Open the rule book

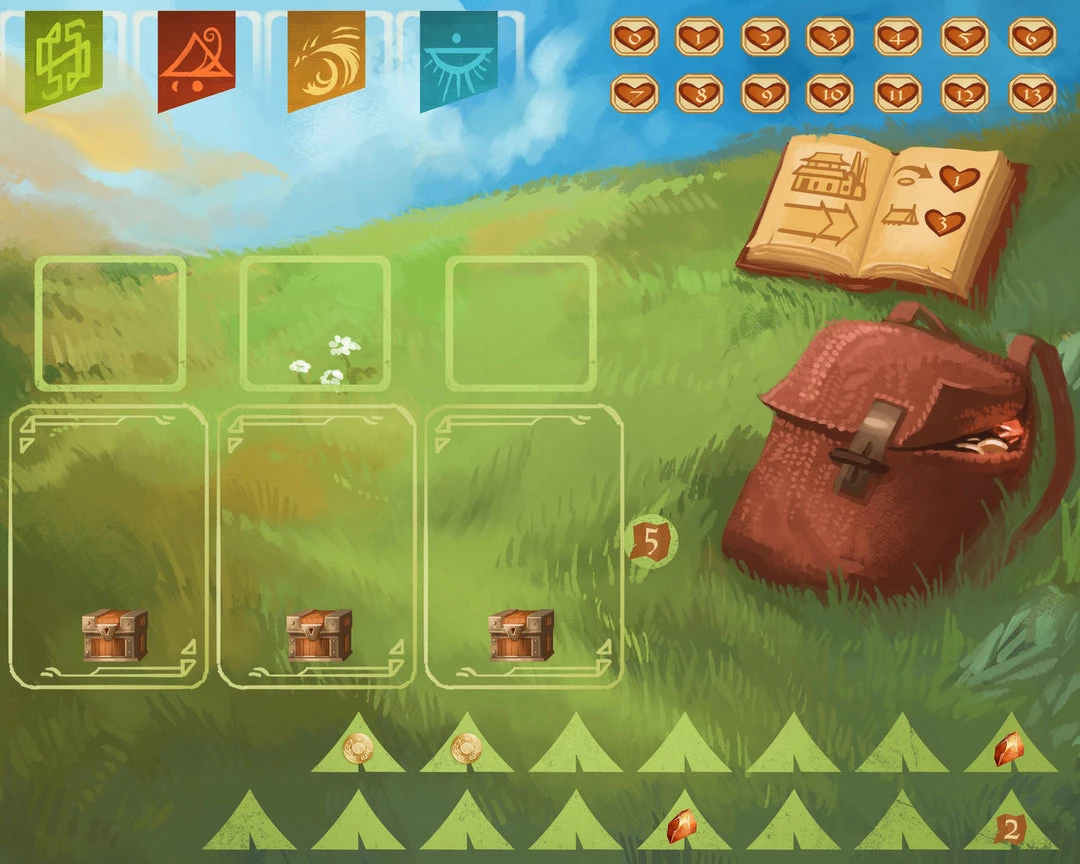click(x=880, y=212)
